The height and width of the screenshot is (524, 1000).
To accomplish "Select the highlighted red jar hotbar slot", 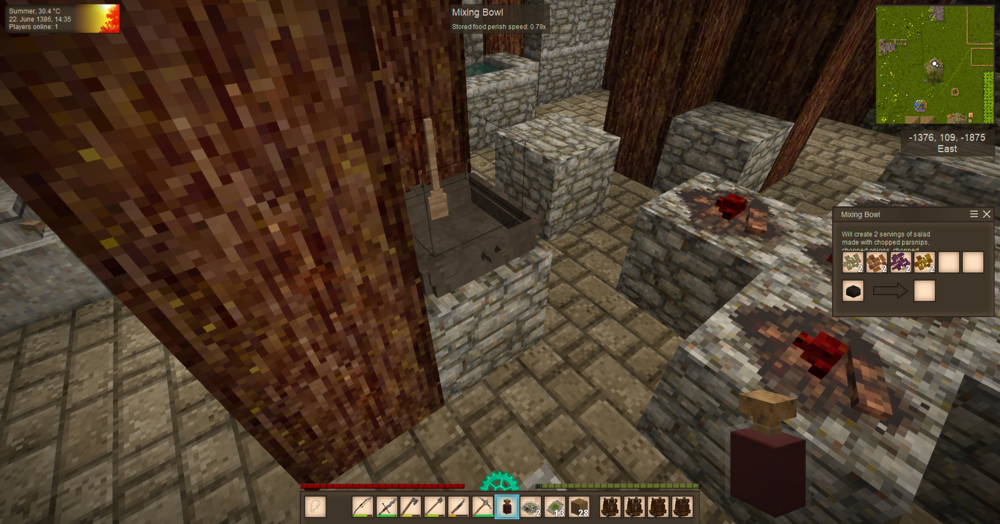I will [507, 506].
